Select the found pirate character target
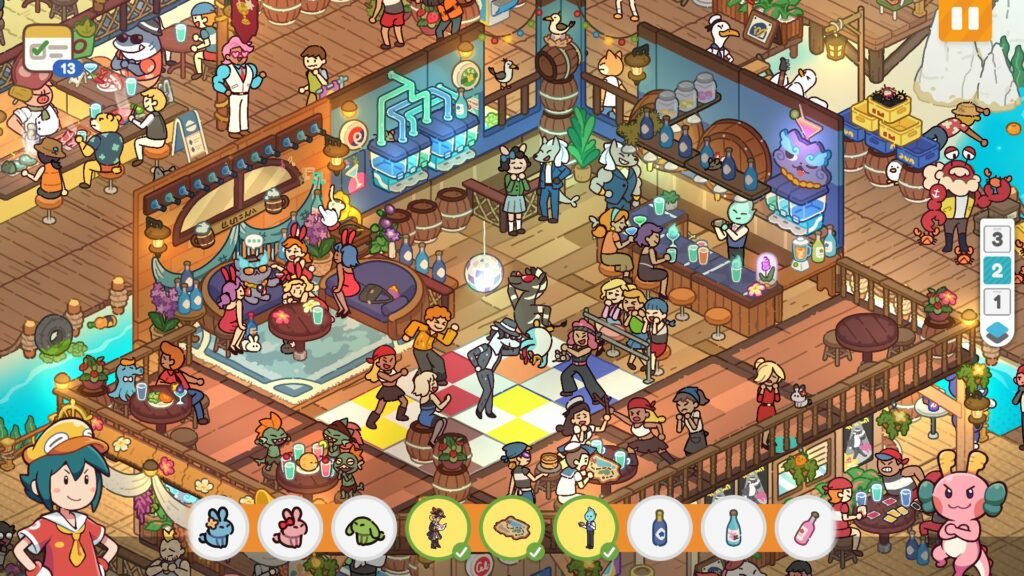1024x576 pixels. click(x=438, y=528)
